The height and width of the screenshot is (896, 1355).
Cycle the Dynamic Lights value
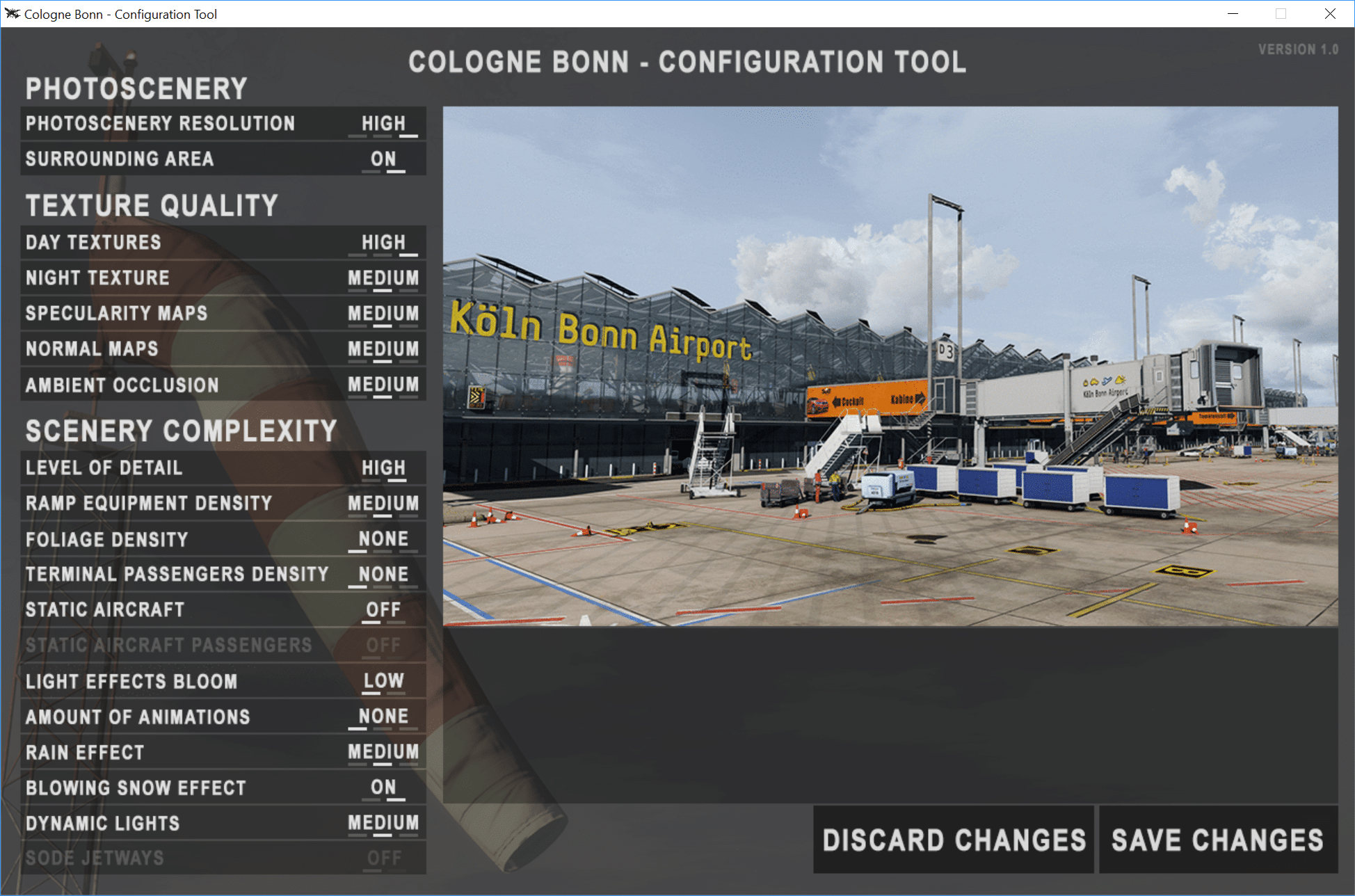point(383,823)
